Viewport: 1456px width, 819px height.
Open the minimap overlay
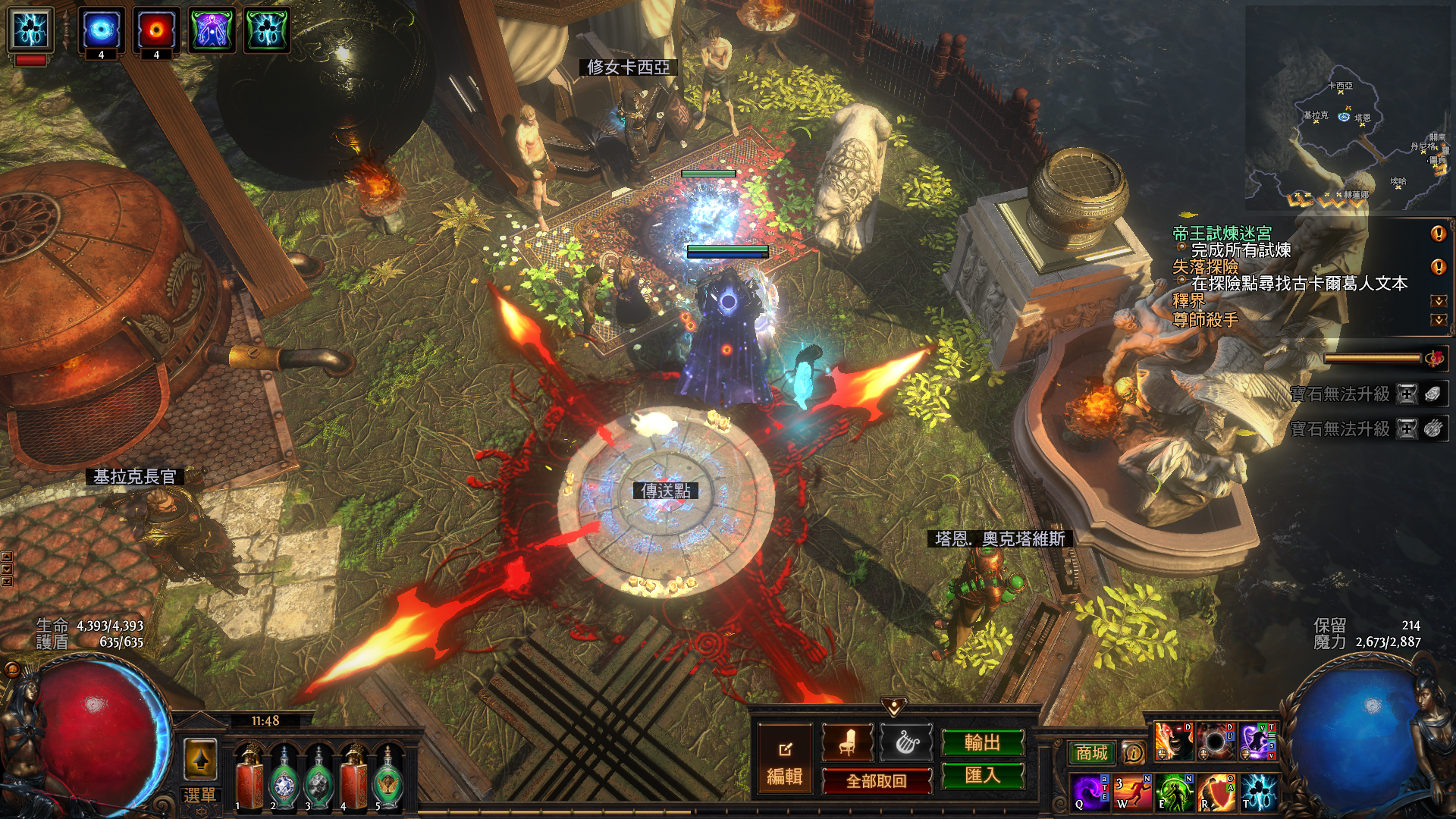click(x=1348, y=110)
